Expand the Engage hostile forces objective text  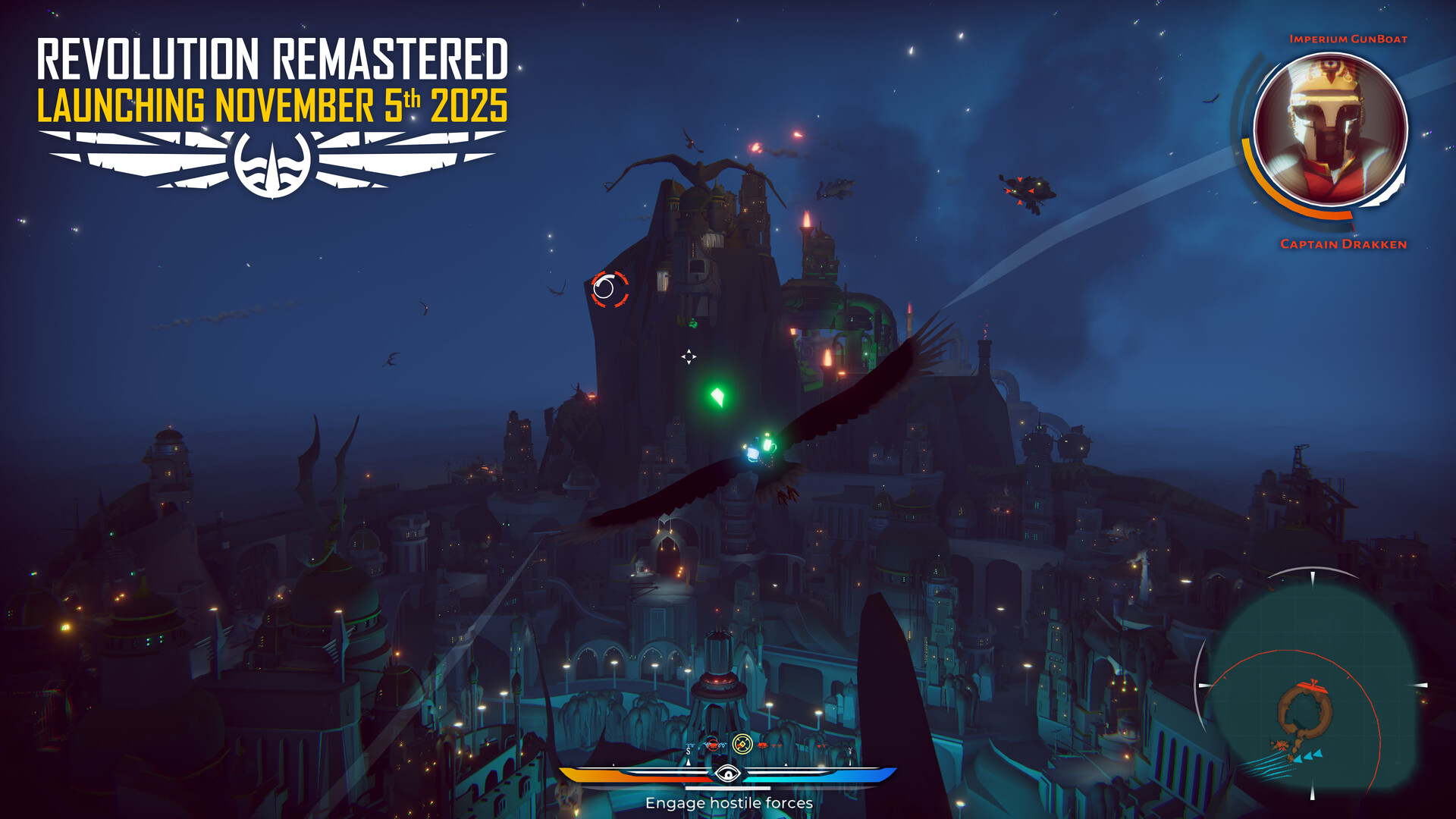click(x=729, y=802)
